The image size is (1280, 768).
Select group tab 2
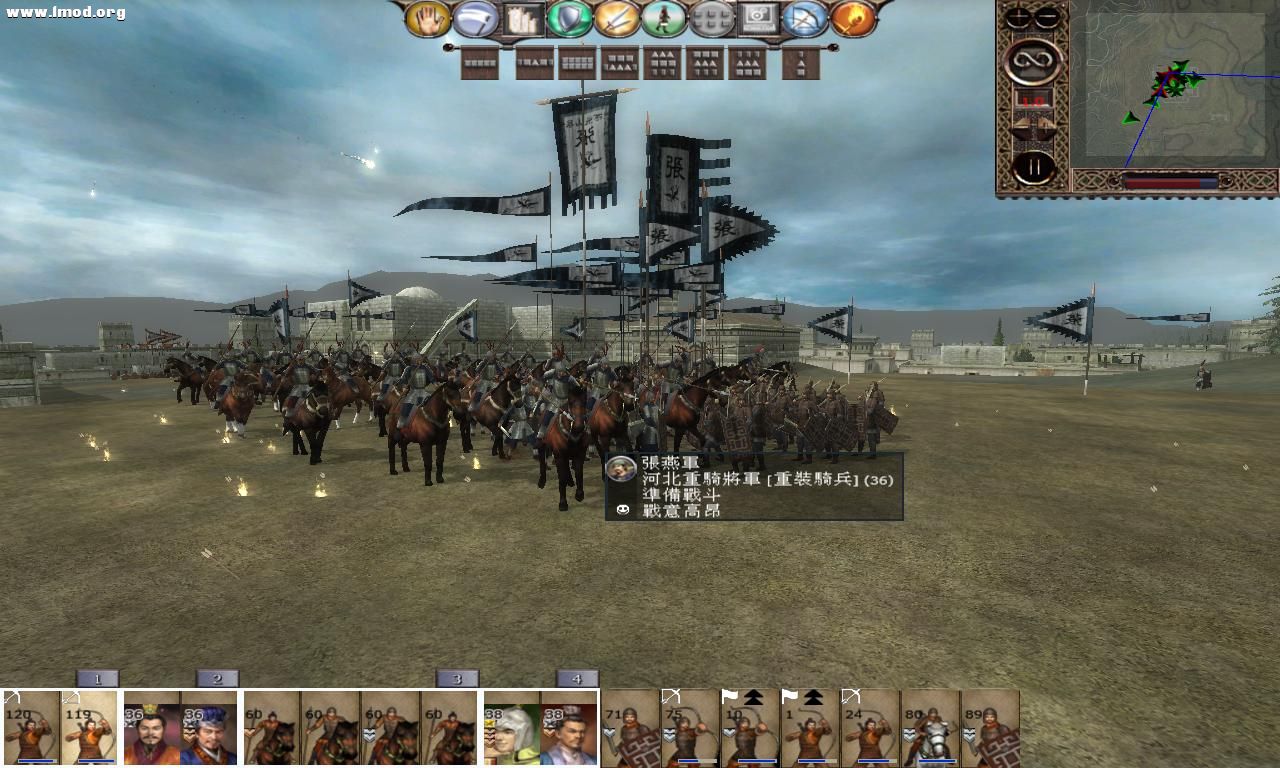click(217, 677)
